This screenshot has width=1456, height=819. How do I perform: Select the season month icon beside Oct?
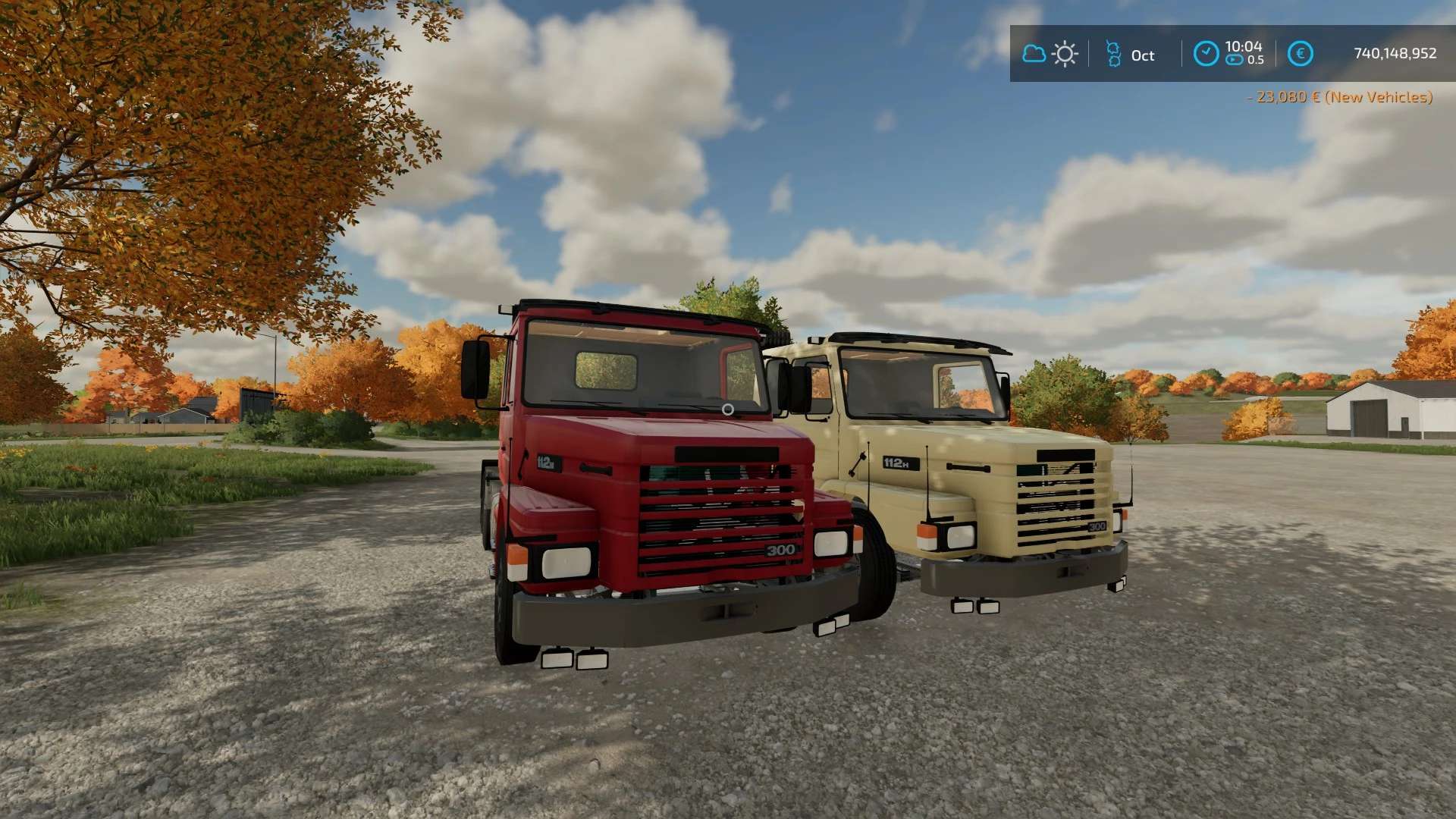[x=1113, y=54]
